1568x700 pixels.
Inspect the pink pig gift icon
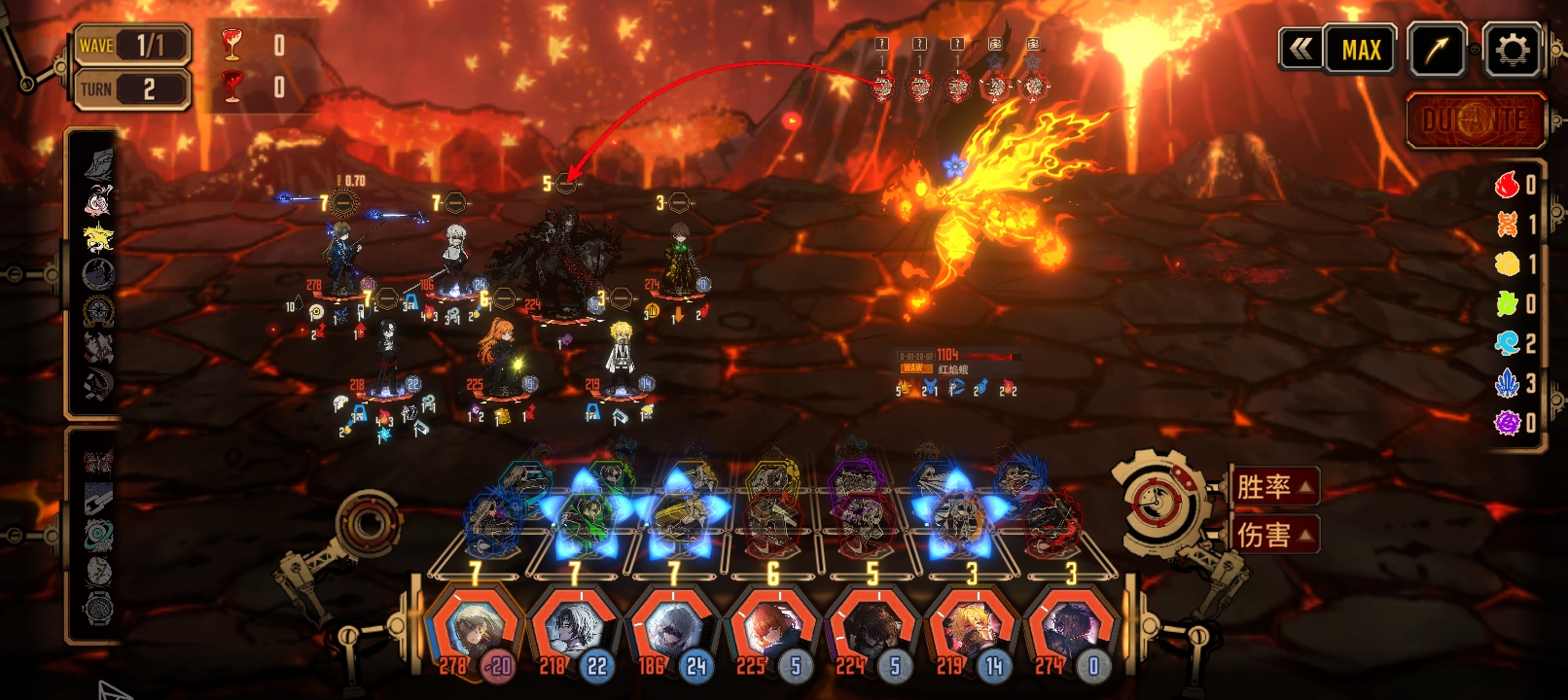(98, 201)
